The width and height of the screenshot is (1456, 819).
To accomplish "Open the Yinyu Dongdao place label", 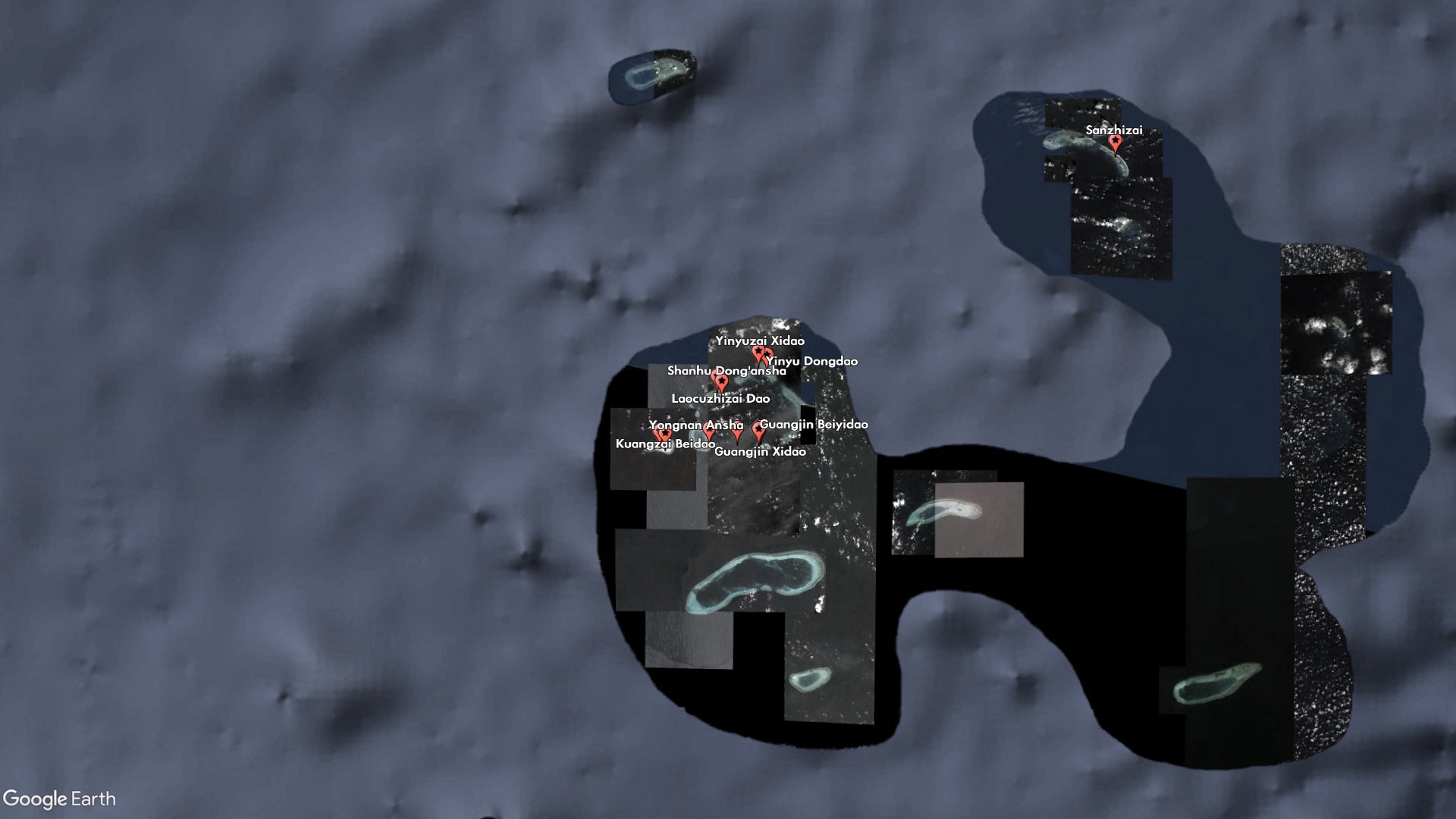I will [x=812, y=361].
